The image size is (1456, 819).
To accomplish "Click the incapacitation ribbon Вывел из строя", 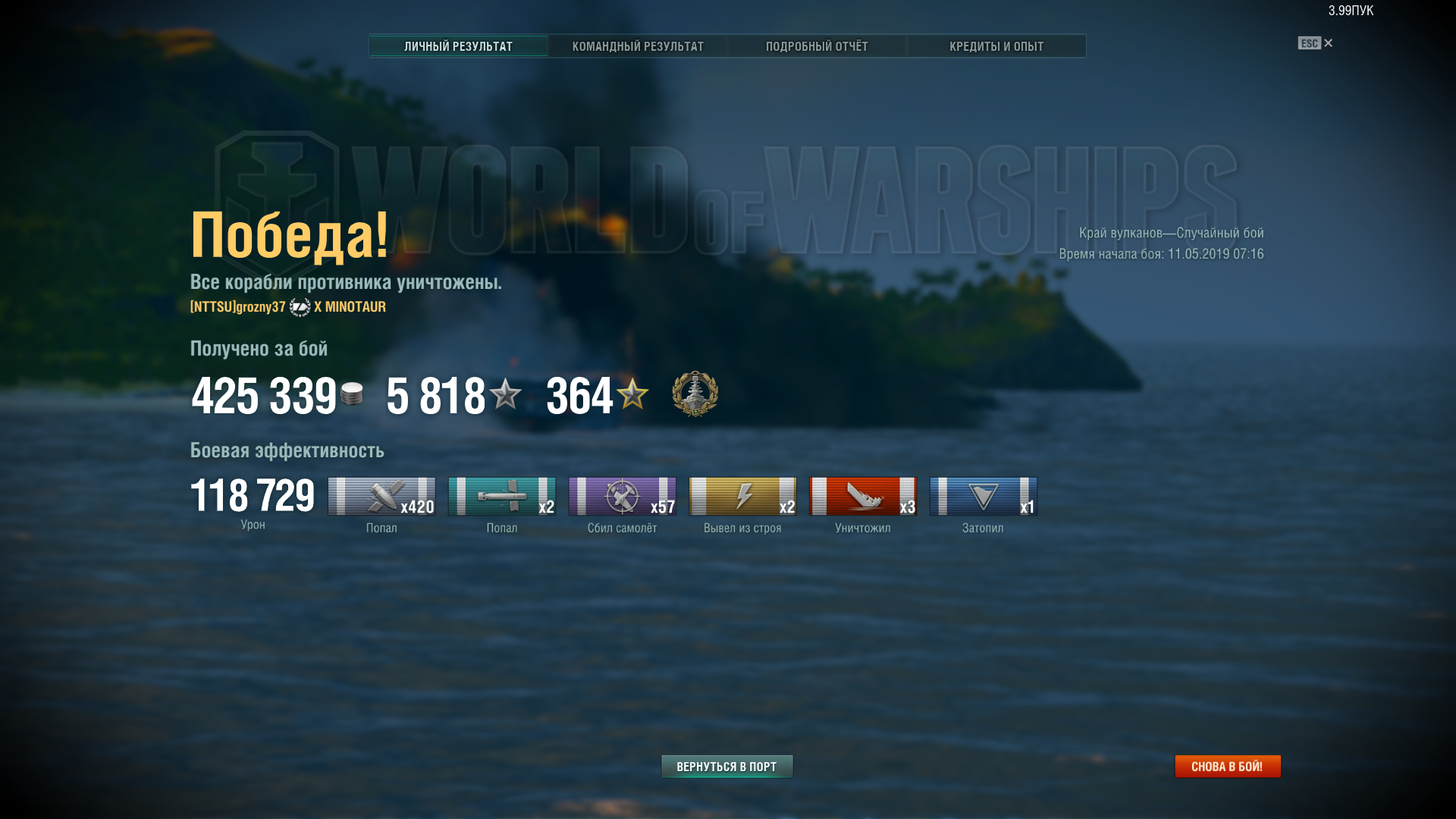I will pyautogui.click(x=742, y=497).
